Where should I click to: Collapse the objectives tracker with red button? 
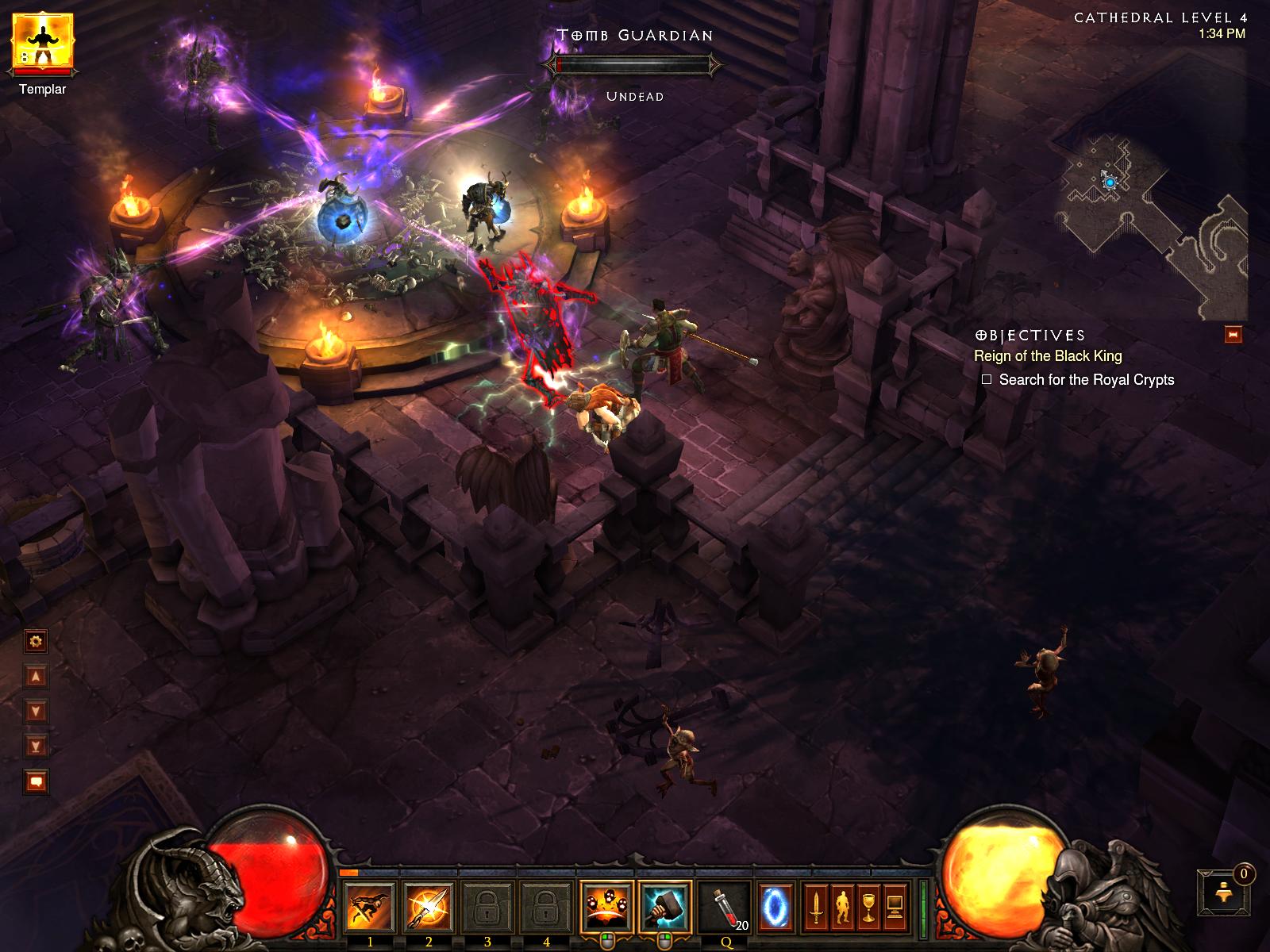(x=1233, y=335)
